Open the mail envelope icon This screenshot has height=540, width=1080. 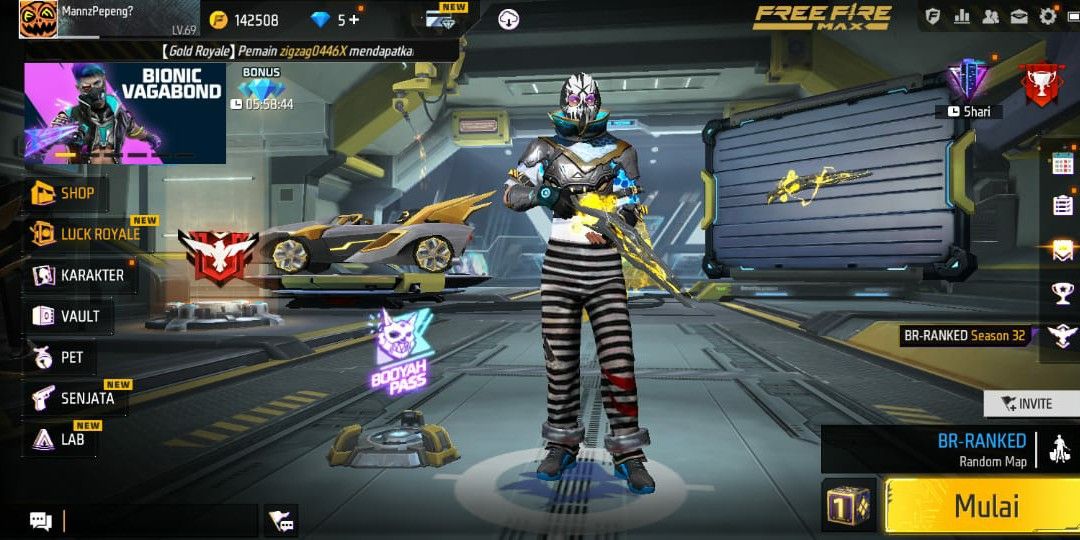(x=1019, y=16)
